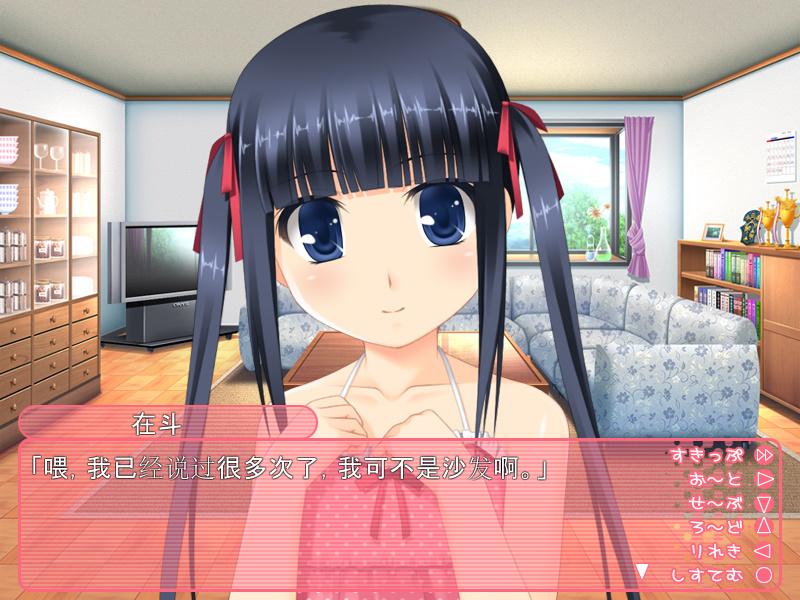Open the せ〜ぶ save menu

tap(728, 503)
